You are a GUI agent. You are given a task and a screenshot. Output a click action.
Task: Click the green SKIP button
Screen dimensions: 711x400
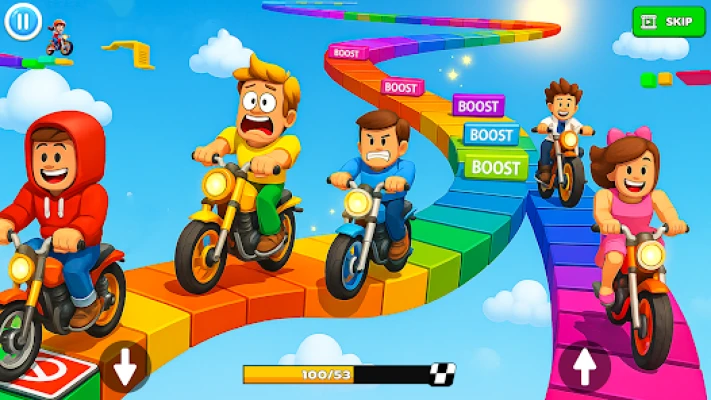(x=669, y=21)
